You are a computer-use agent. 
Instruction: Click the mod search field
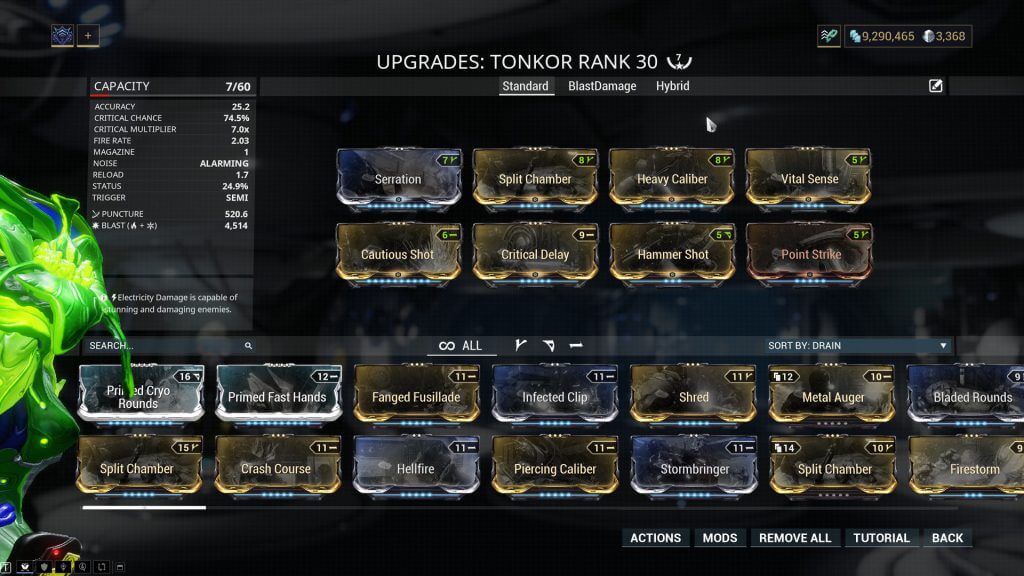165,346
